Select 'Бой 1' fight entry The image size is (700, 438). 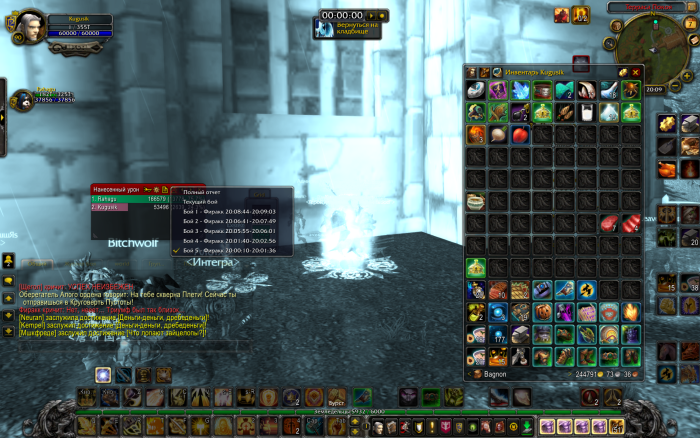click(x=228, y=212)
